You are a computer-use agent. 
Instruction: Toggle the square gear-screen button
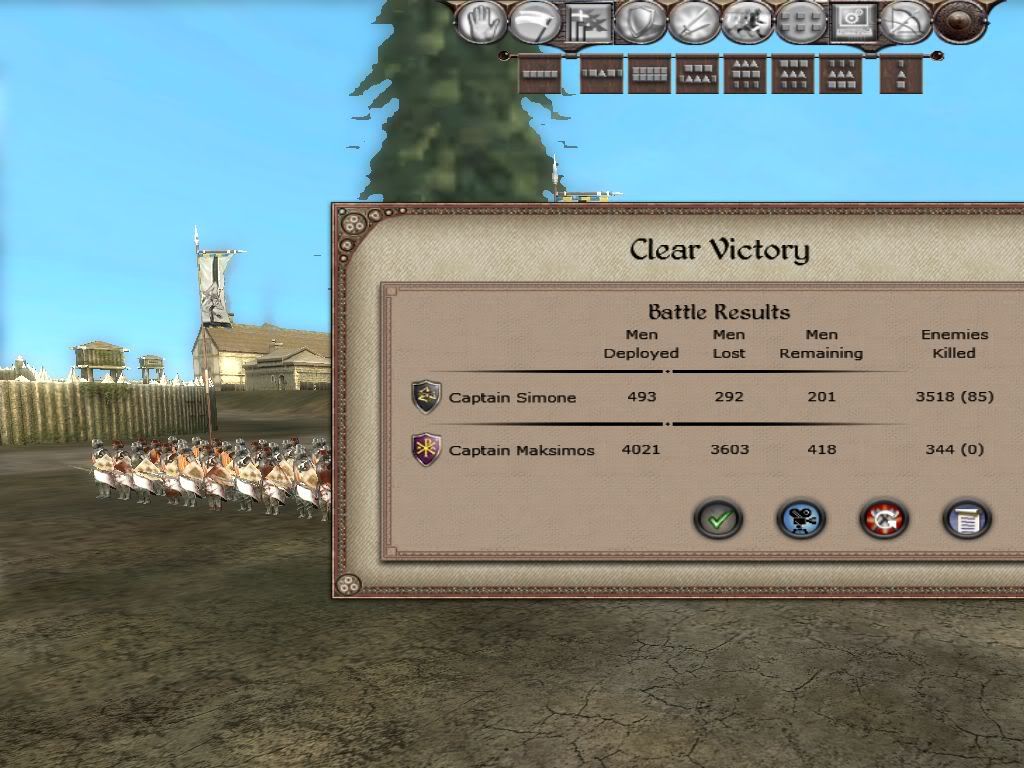tap(854, 22)
